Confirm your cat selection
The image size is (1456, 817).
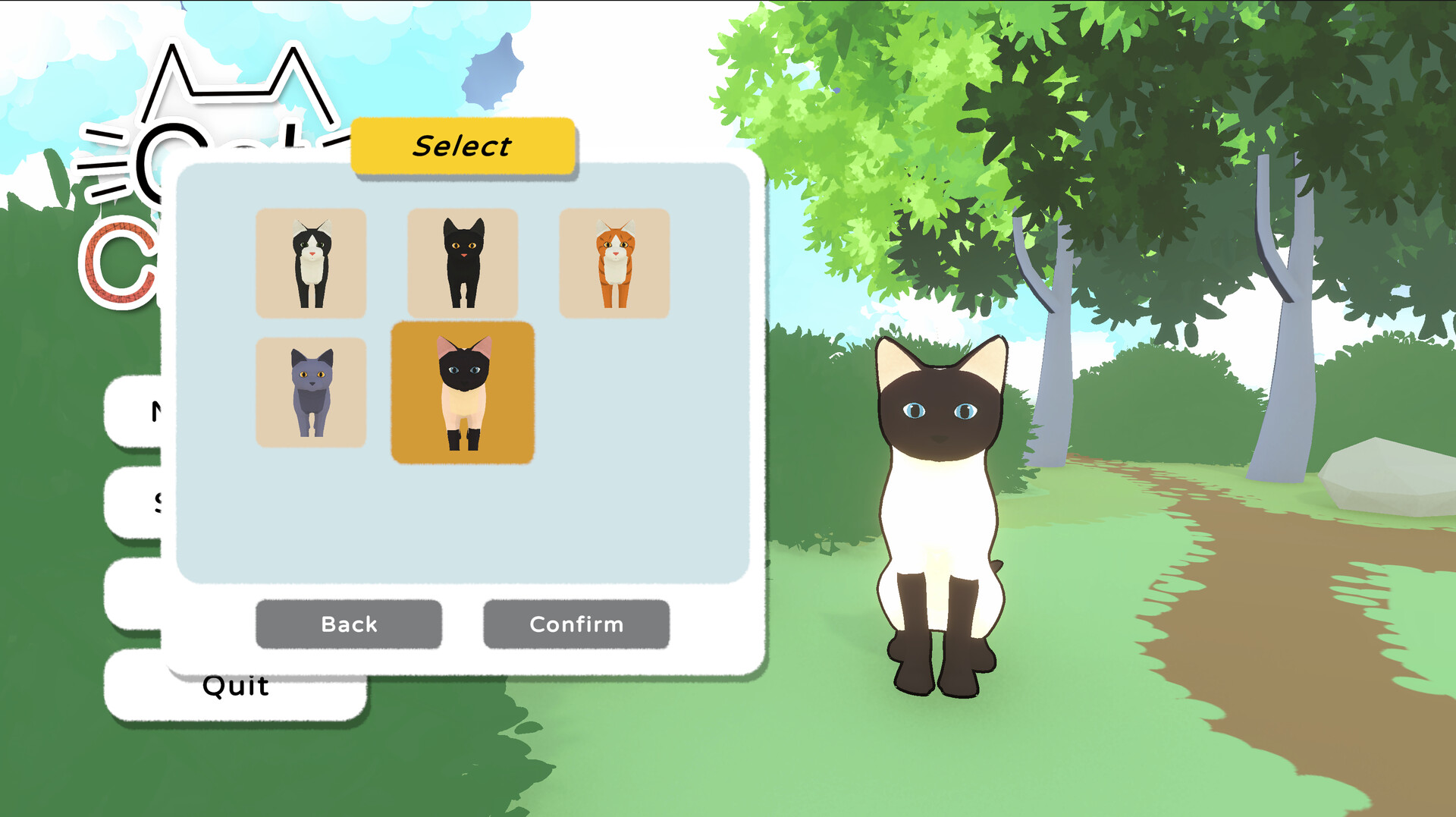click(x=576, y=624)
